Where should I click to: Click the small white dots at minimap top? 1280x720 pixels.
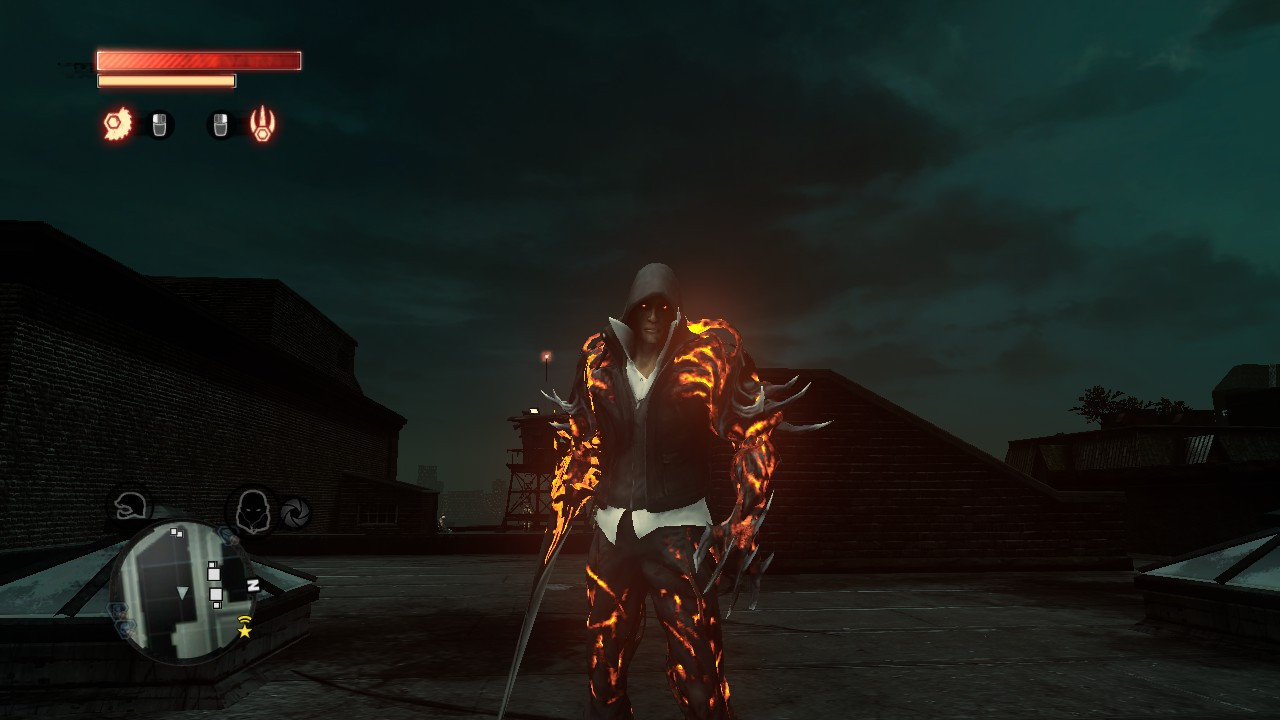point(176,533)
